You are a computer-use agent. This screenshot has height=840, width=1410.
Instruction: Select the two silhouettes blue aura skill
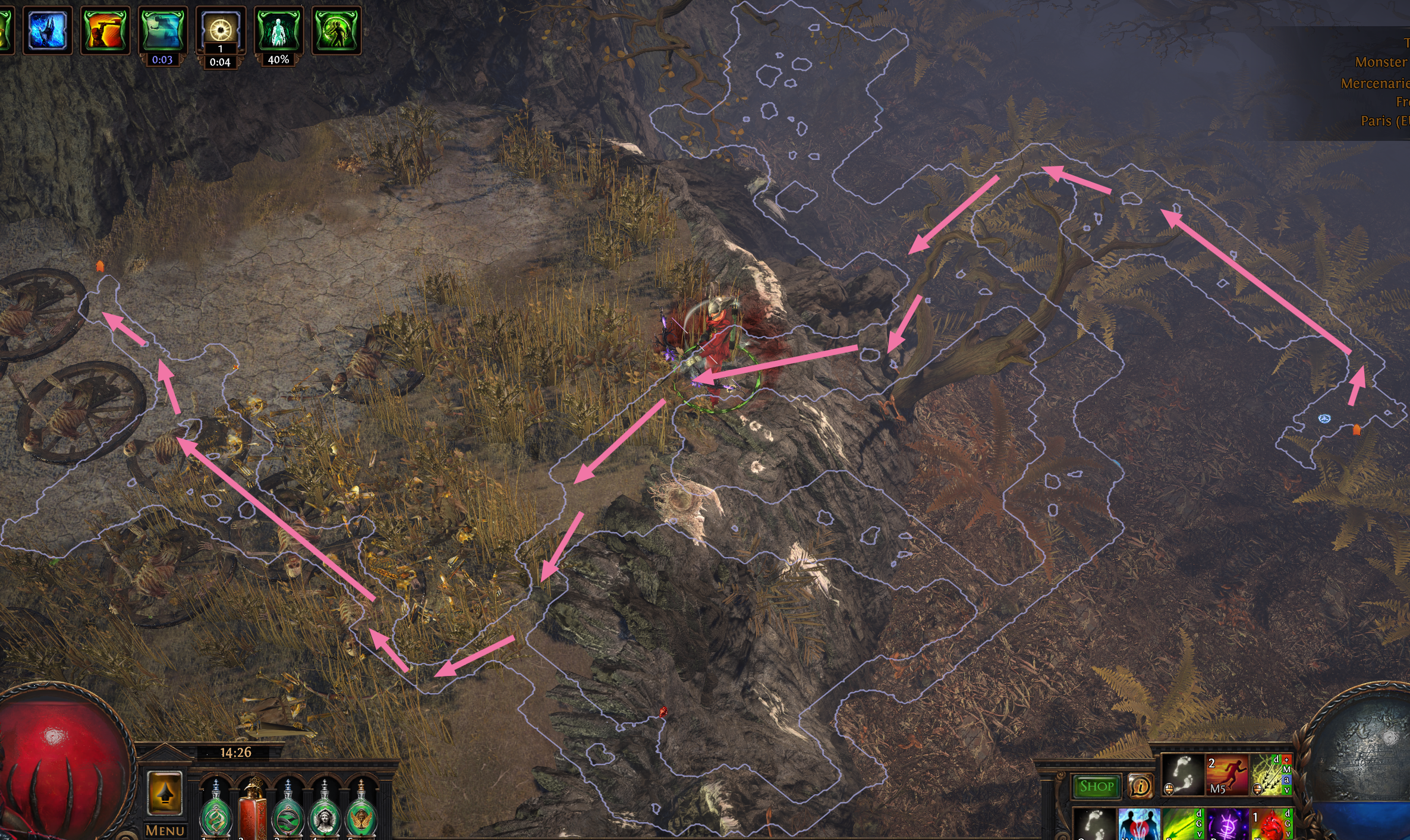click(1138, 825)
